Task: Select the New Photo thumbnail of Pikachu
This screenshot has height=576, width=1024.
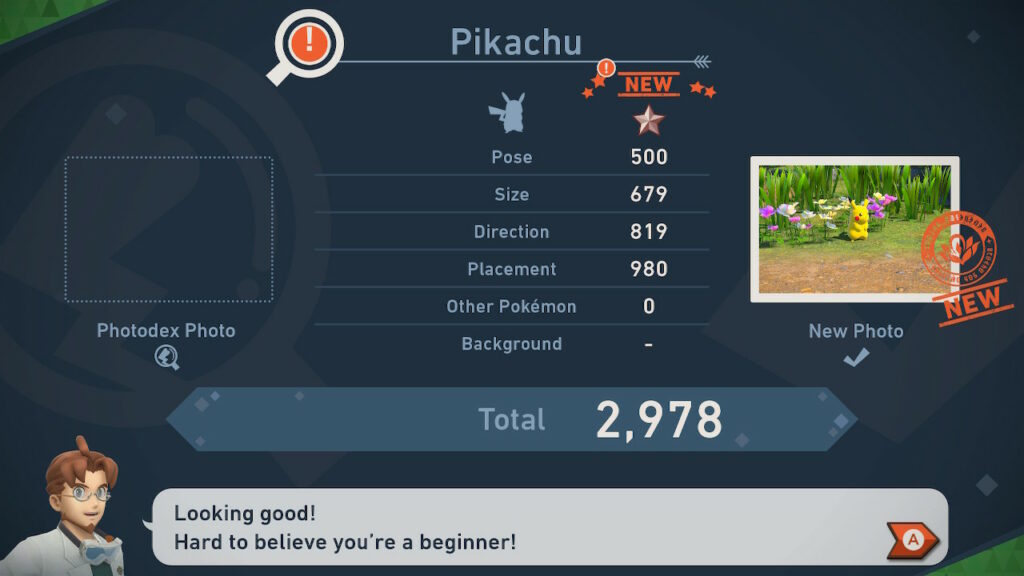Action: [x=854, y=229]
